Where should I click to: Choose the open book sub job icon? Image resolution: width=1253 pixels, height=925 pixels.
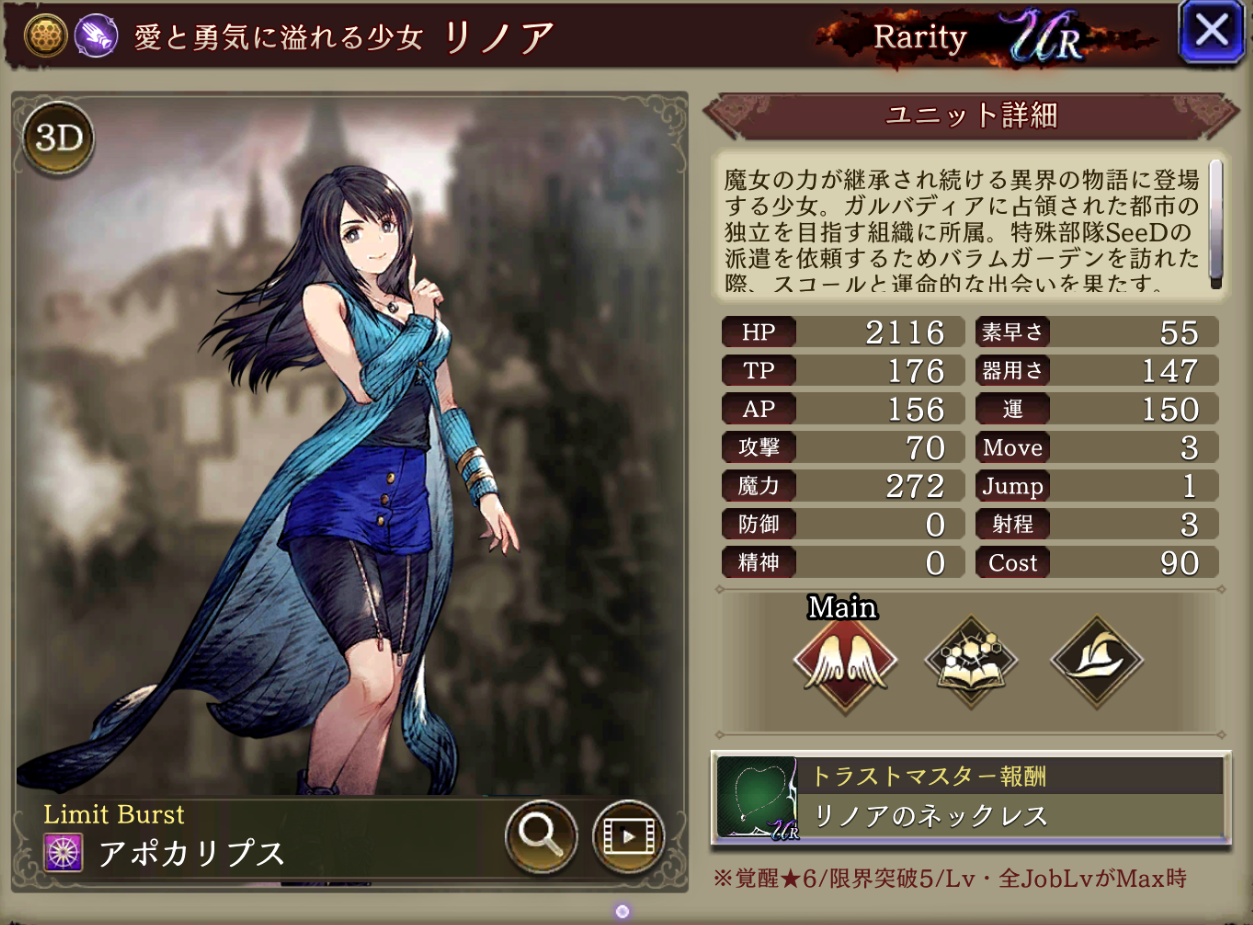pos(971,661)
